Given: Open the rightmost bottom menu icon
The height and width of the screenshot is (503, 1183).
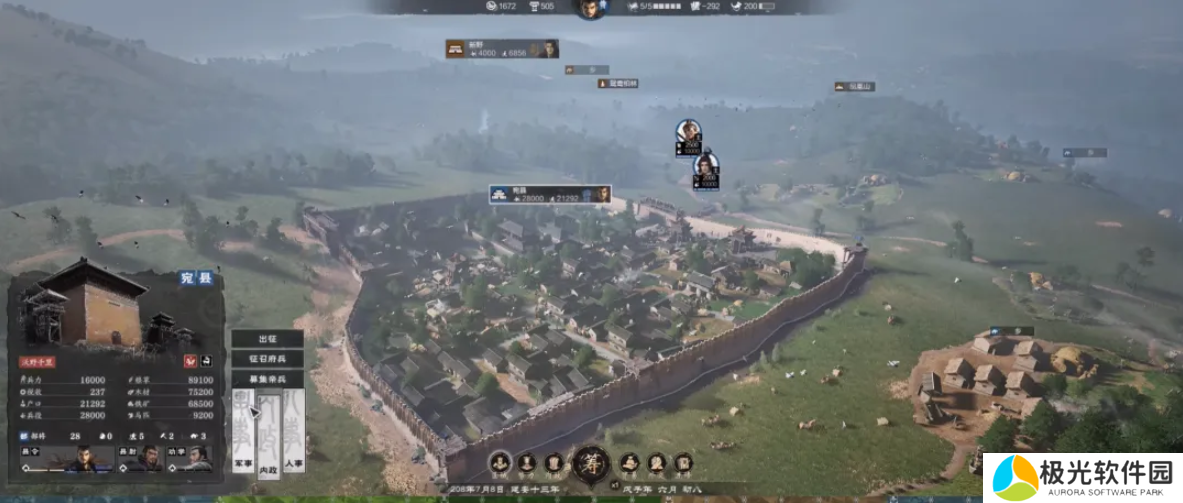Looking at the screenshot, I should [x=683, y=463].
